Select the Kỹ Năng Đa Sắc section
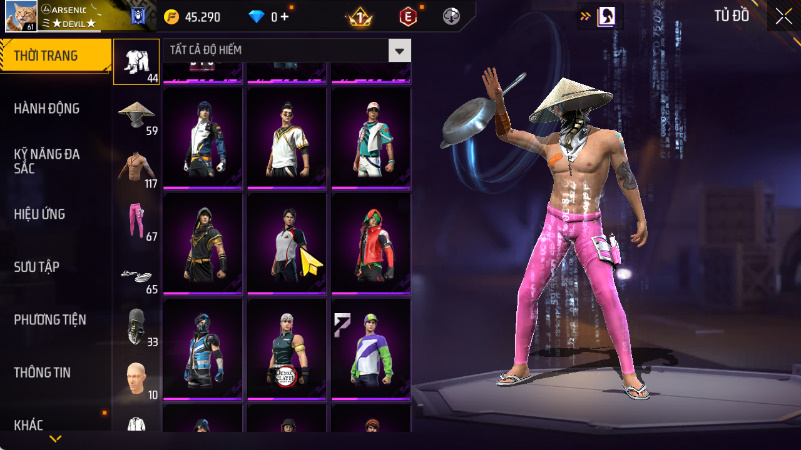This screenshot has width=801, height=450. coord(48,162)
